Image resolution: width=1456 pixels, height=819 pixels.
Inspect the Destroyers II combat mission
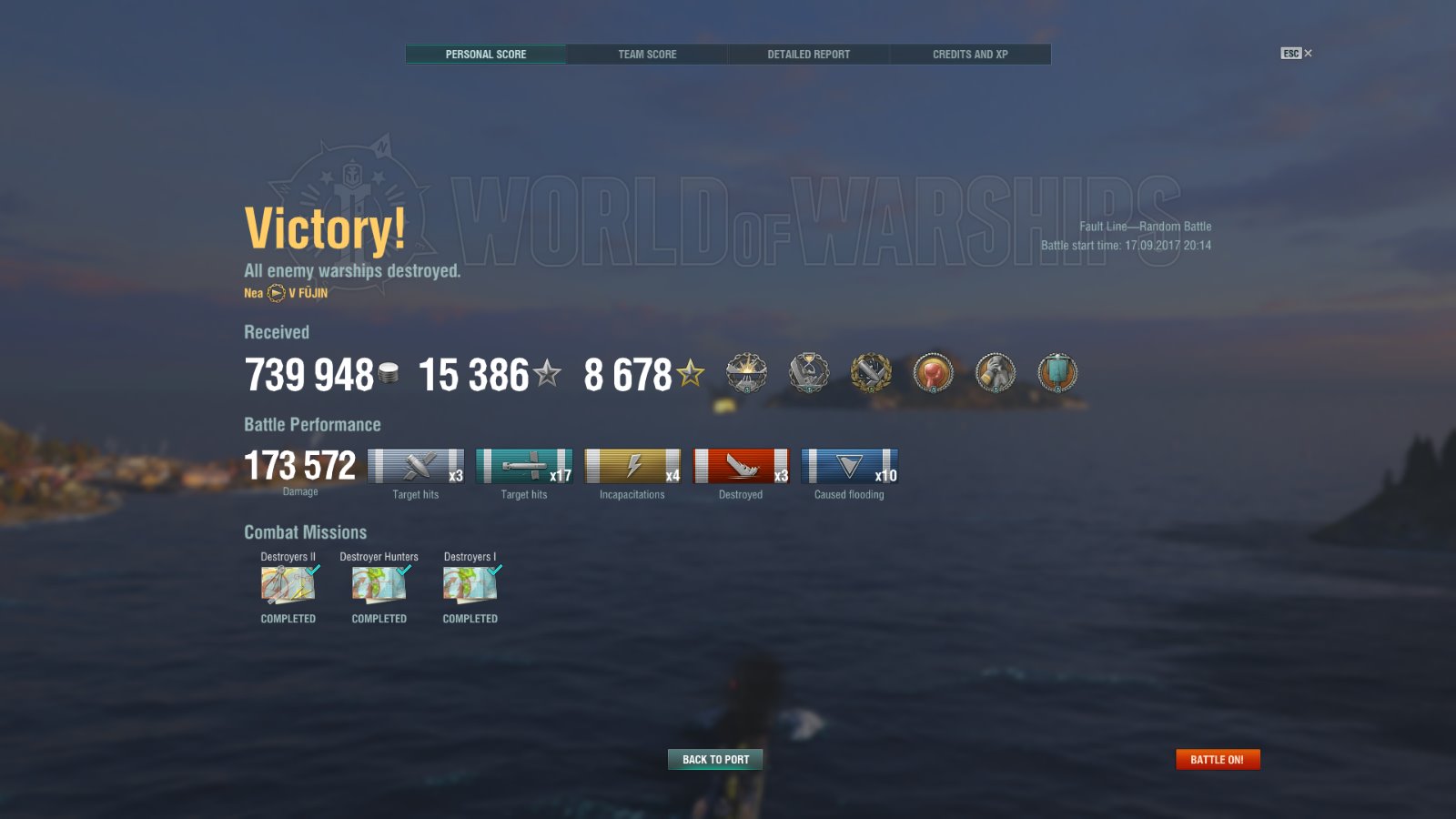288,585
